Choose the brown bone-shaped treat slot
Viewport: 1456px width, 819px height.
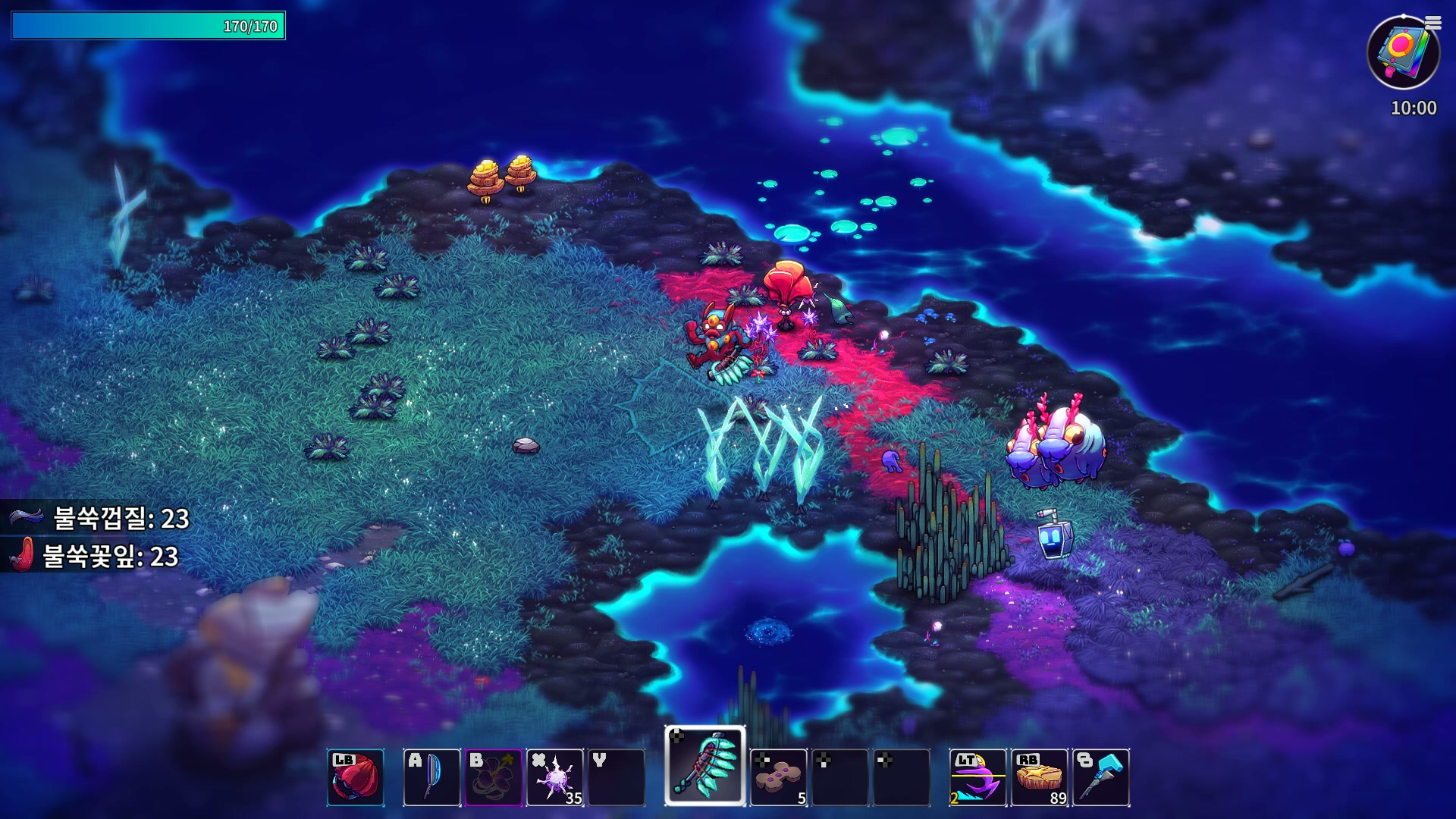pos(778,777)
